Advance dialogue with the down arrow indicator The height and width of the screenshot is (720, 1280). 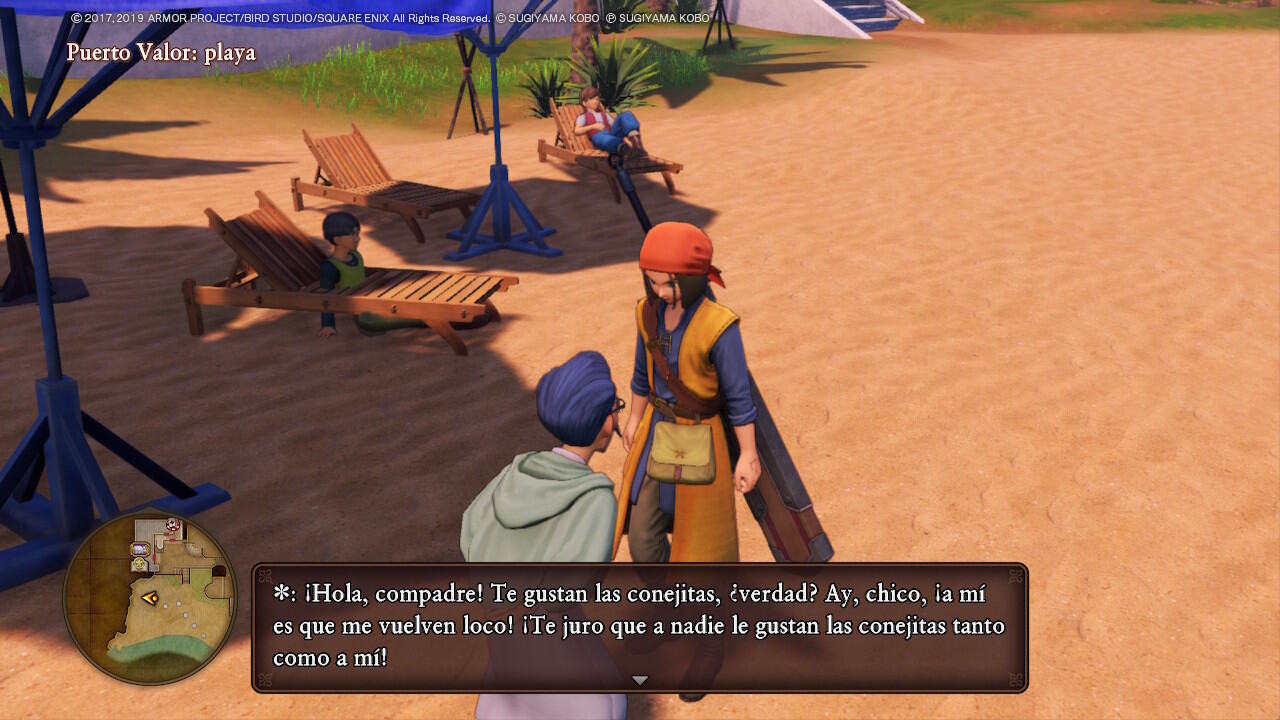pos(640,680)
